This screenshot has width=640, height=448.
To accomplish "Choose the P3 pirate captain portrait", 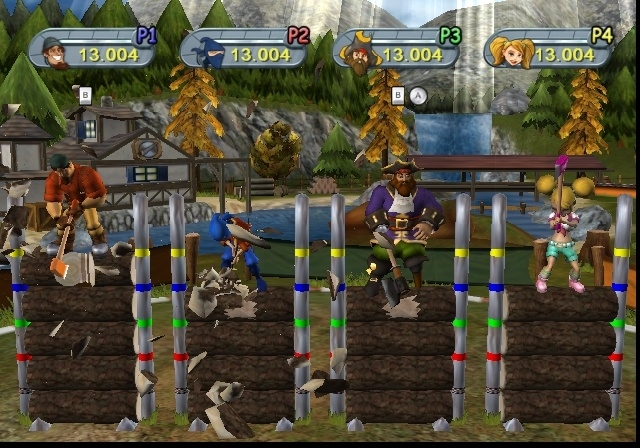I will 355,51.
